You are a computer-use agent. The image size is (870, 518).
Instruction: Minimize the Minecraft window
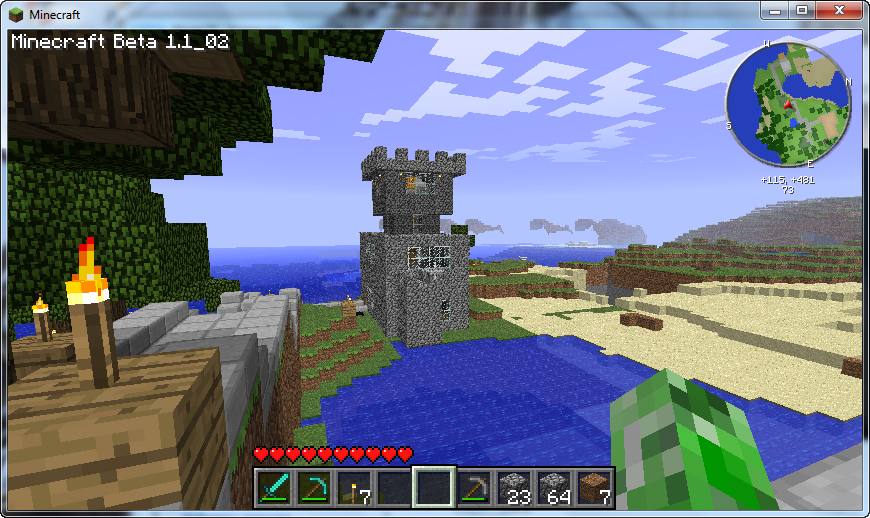[775, 10]
